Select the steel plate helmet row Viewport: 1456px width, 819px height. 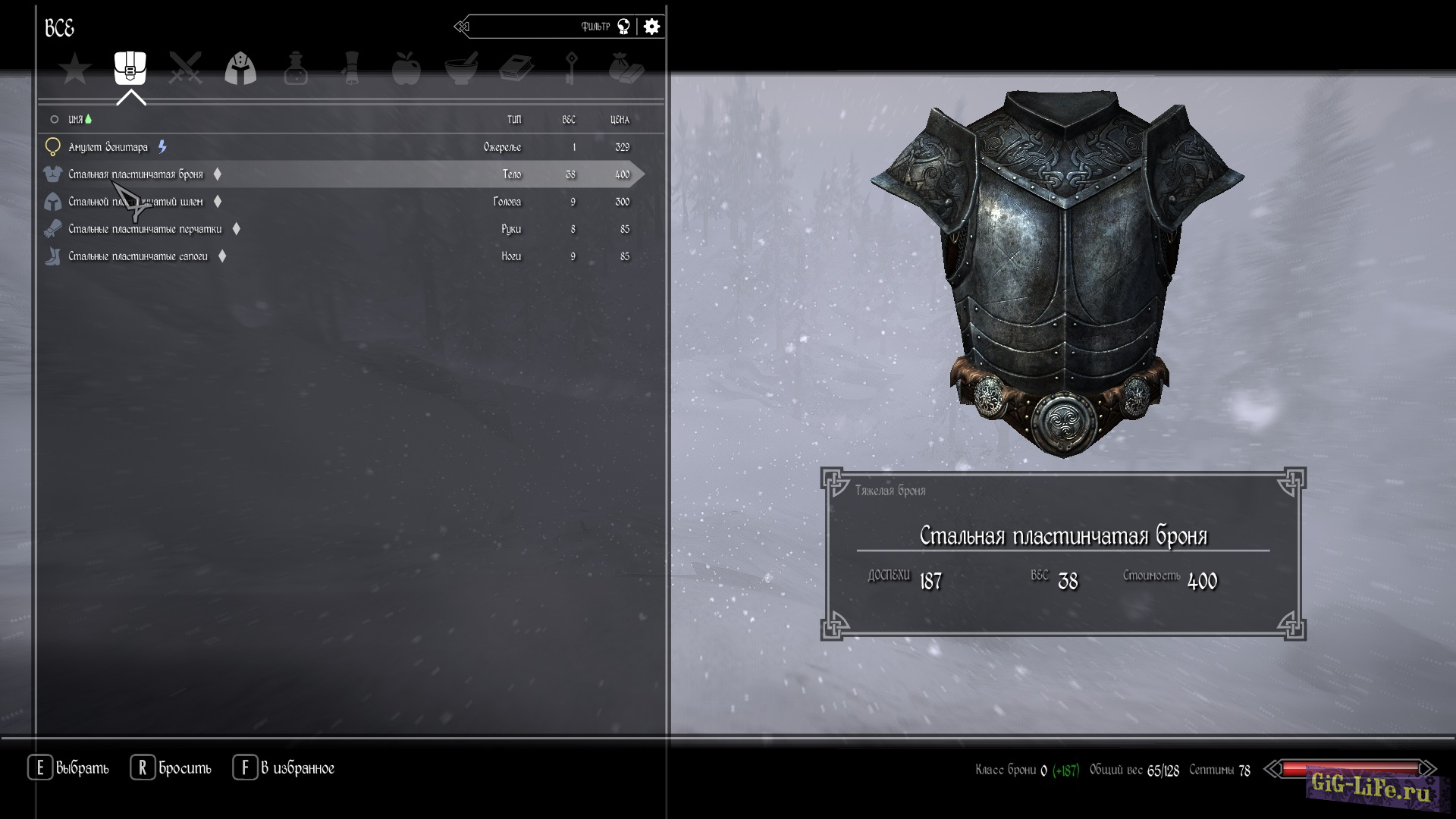pos(136,202)
